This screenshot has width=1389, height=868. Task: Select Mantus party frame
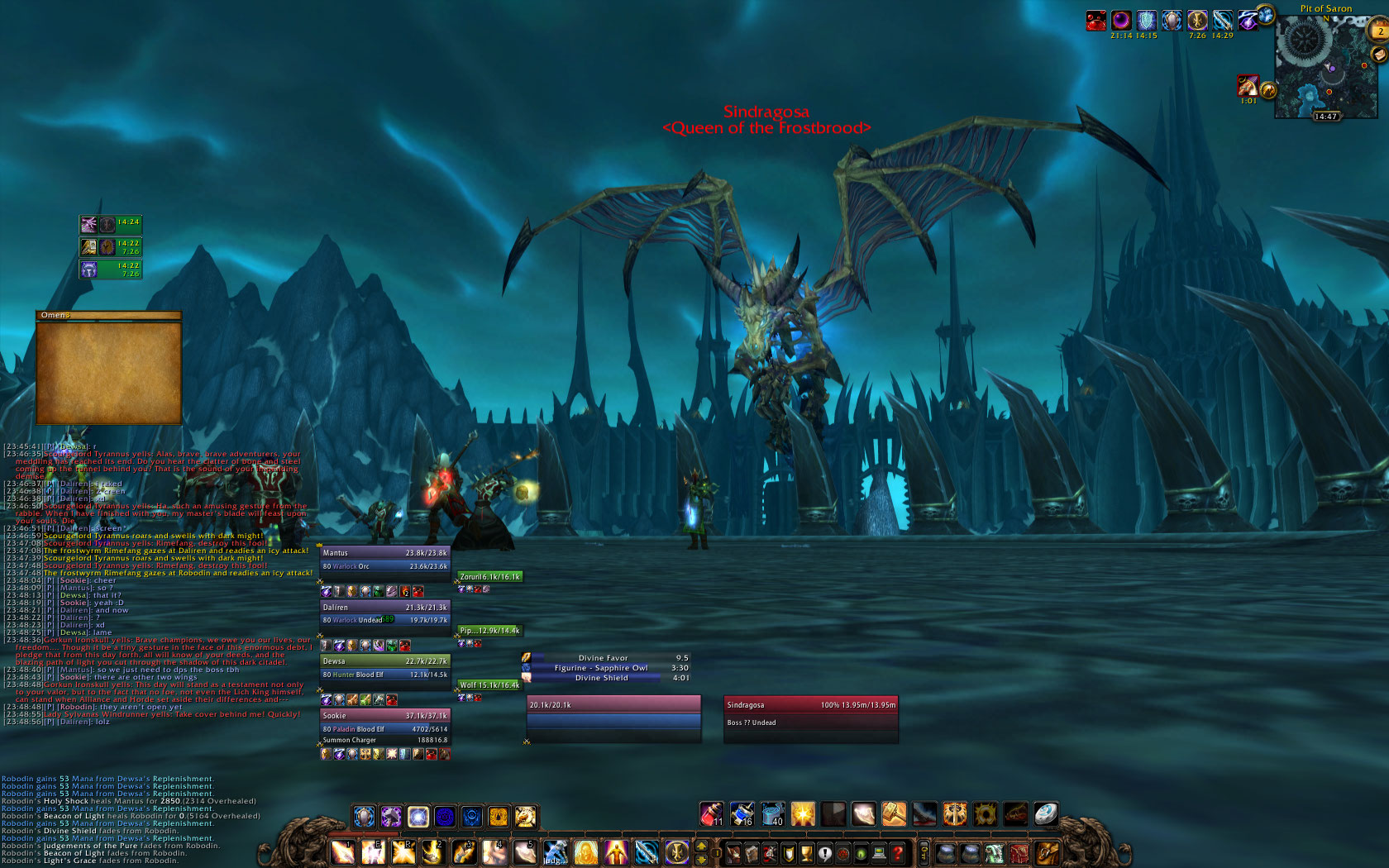pos(384,560)
